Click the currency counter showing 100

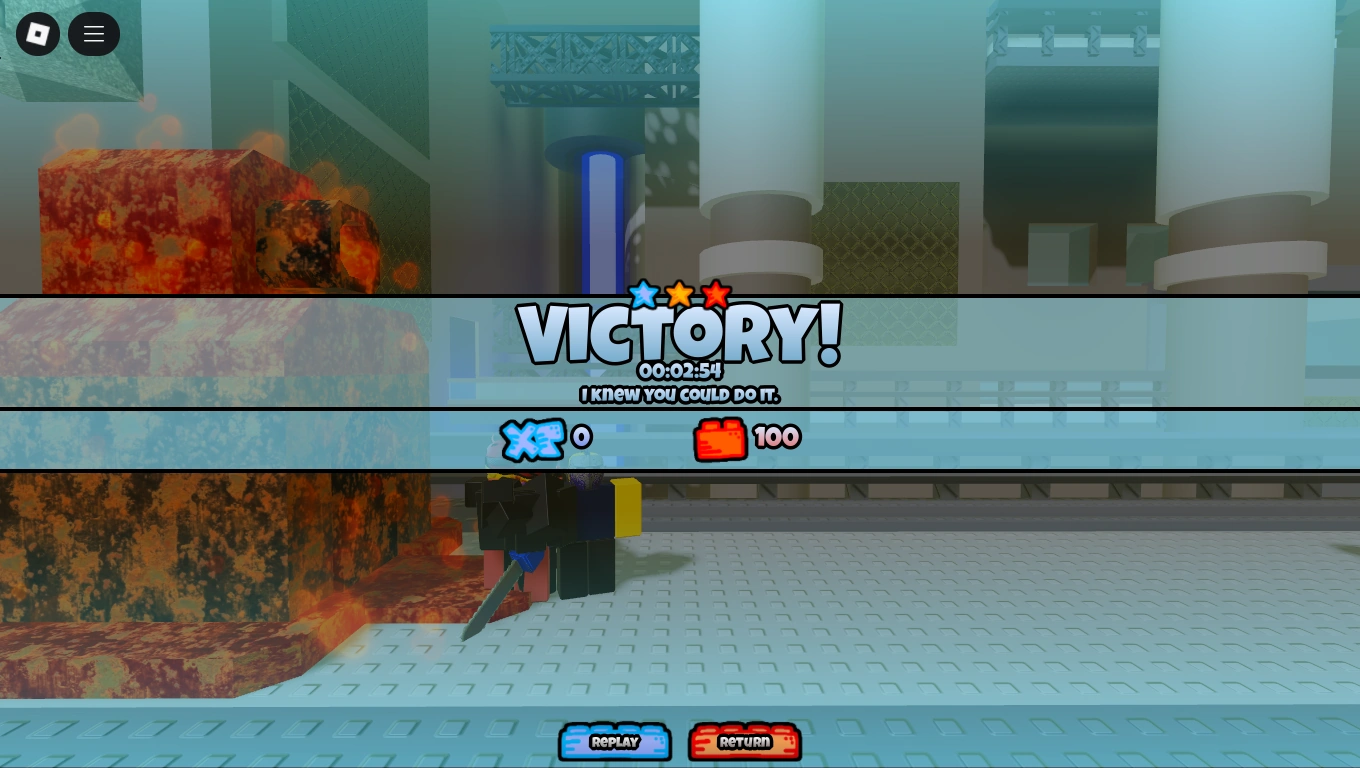tap(777, 437)
